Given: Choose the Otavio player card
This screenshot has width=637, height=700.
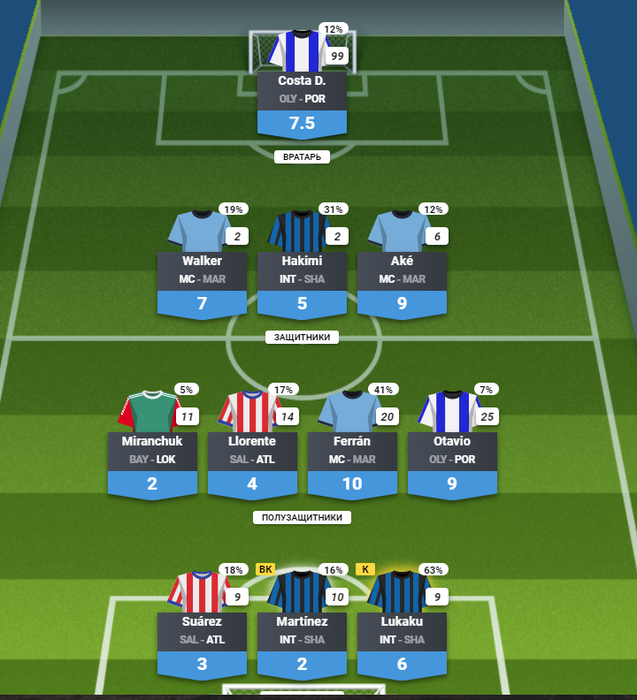Looking at the screenshot, I should 452,449.
